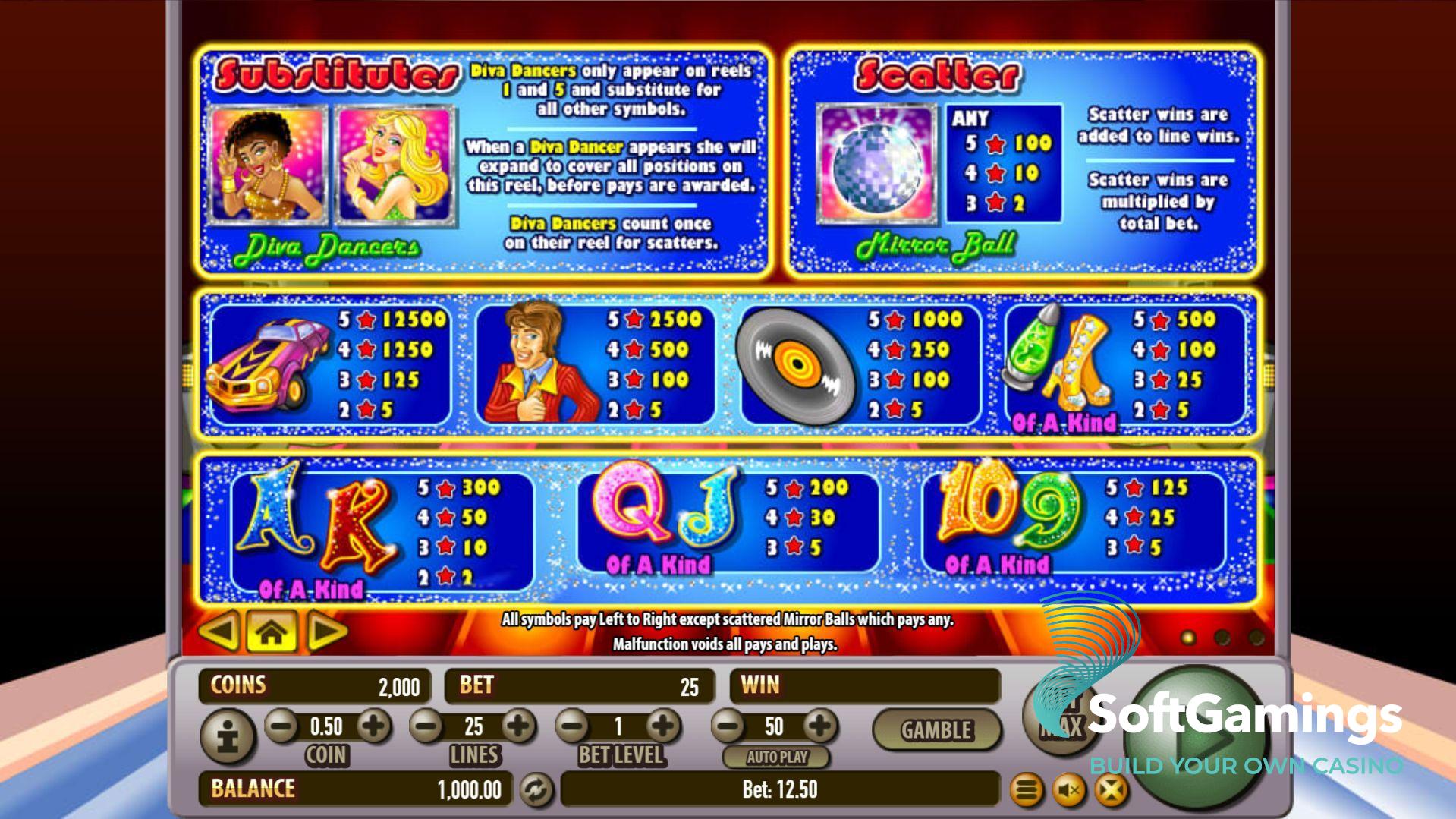Refresh the balance display

tap(536, 789)
